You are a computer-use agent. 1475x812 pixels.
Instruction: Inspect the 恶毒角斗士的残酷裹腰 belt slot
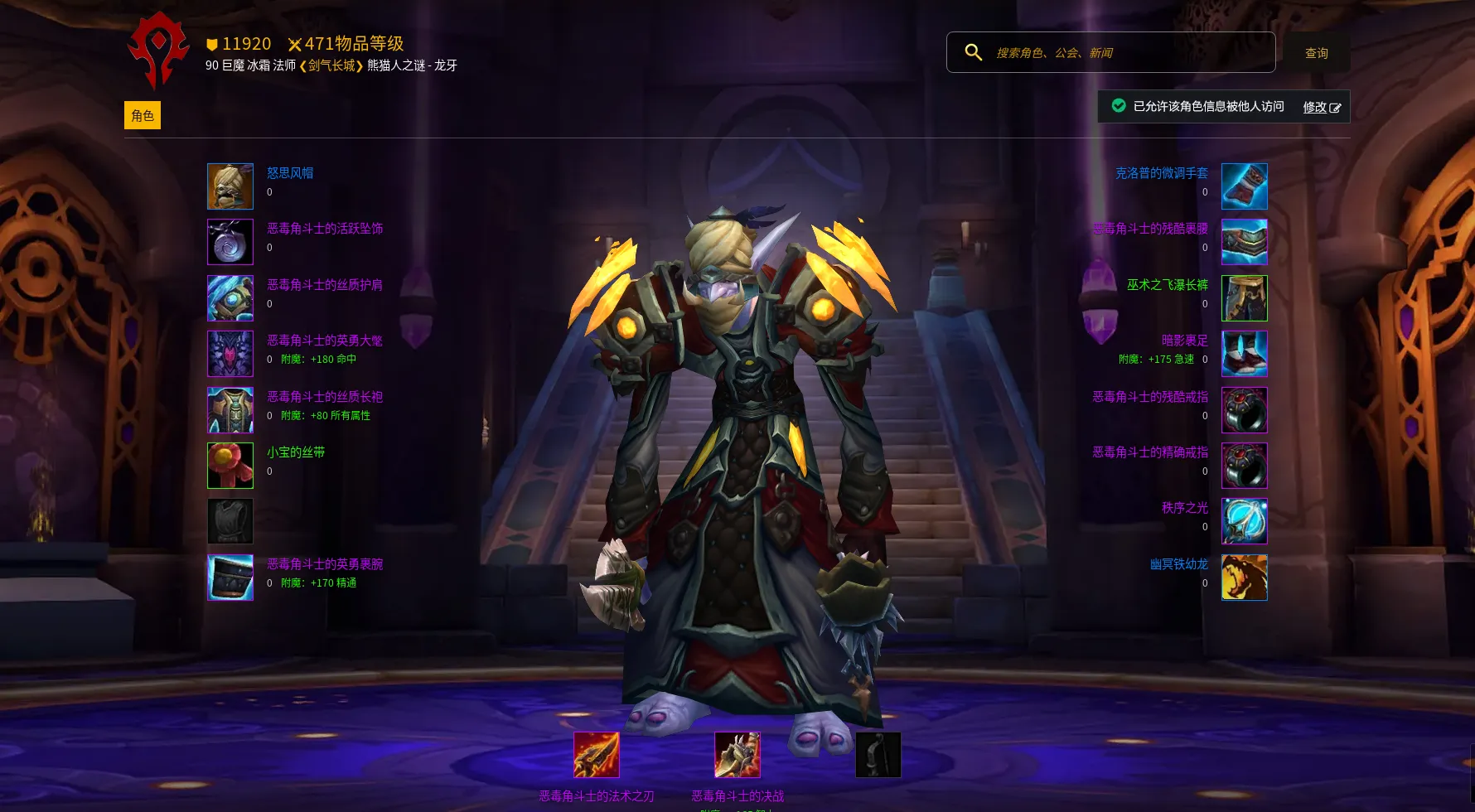[x=1244, y=242]
